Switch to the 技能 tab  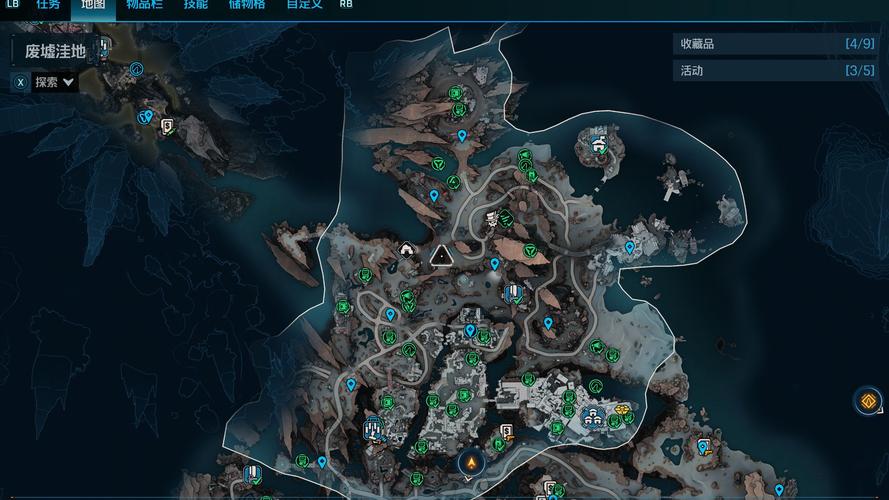[196, 5]
